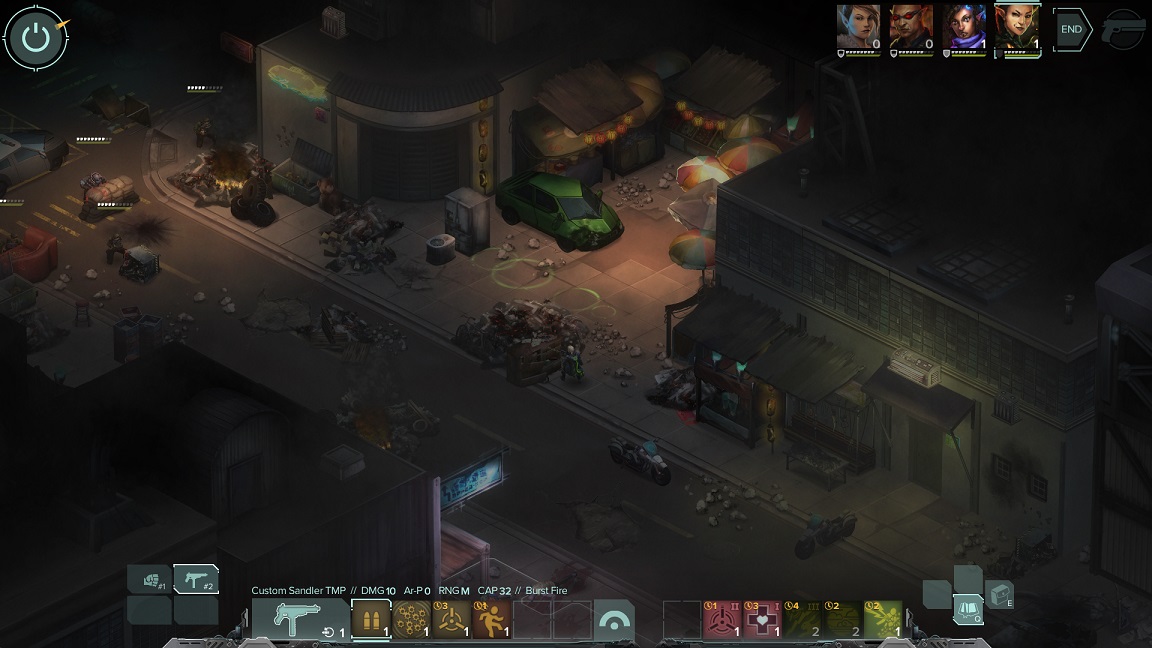Image resolution: width=1152 pixels, height=648 pixels.
Task: Switch to the unarmed fist weapon slot
Action: click(x=149, y=580)
